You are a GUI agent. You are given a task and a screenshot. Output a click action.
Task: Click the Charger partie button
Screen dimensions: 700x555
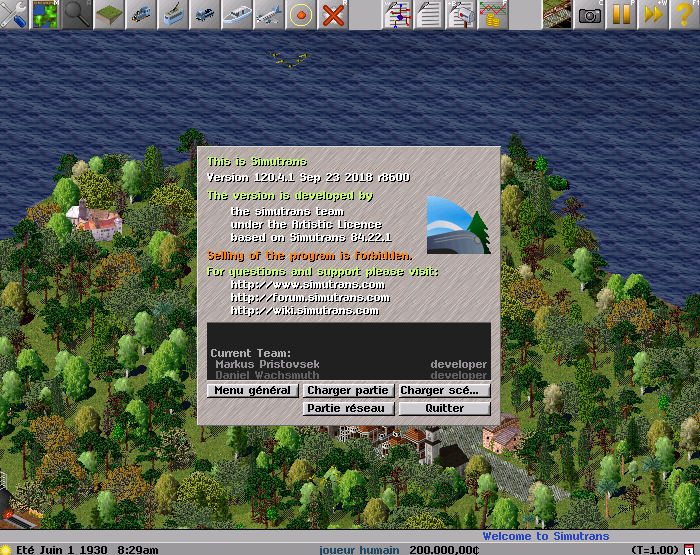tap(348, 390)
